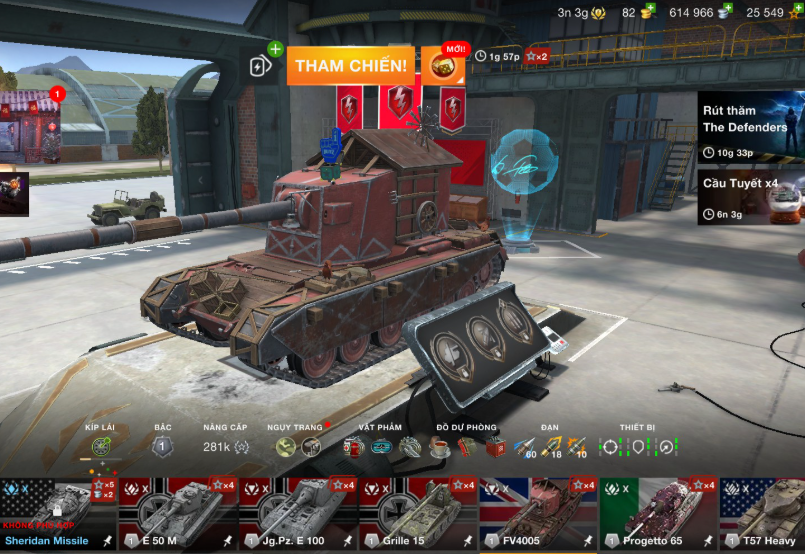Select the Sheridan Missile tank

[58, 514]
